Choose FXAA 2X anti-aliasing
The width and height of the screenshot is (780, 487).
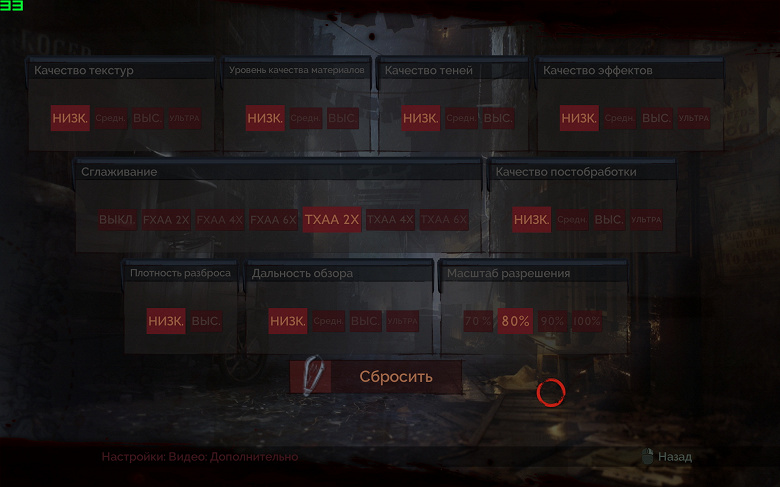click(x=166, y=220)
